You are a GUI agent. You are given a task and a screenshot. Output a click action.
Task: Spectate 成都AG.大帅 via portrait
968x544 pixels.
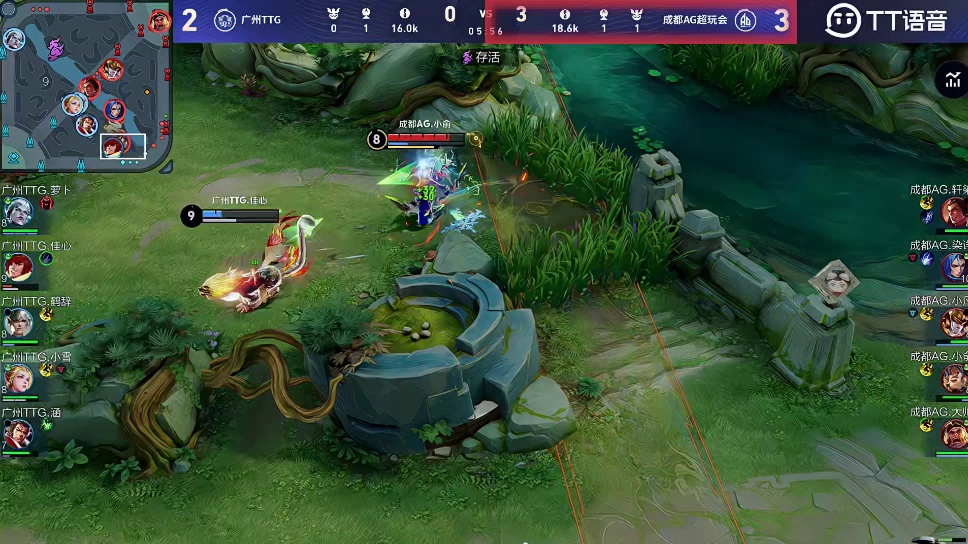click(x=953, y=434)
